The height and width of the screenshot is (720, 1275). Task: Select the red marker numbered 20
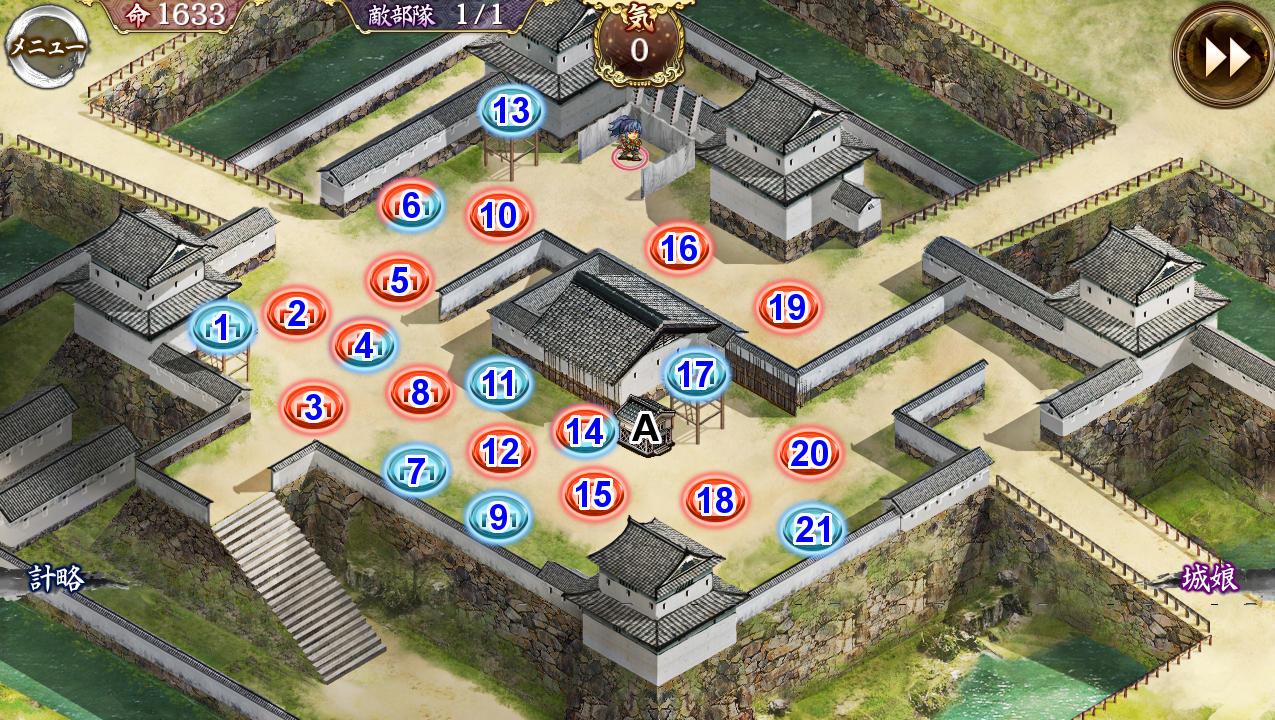pos(809,455)
